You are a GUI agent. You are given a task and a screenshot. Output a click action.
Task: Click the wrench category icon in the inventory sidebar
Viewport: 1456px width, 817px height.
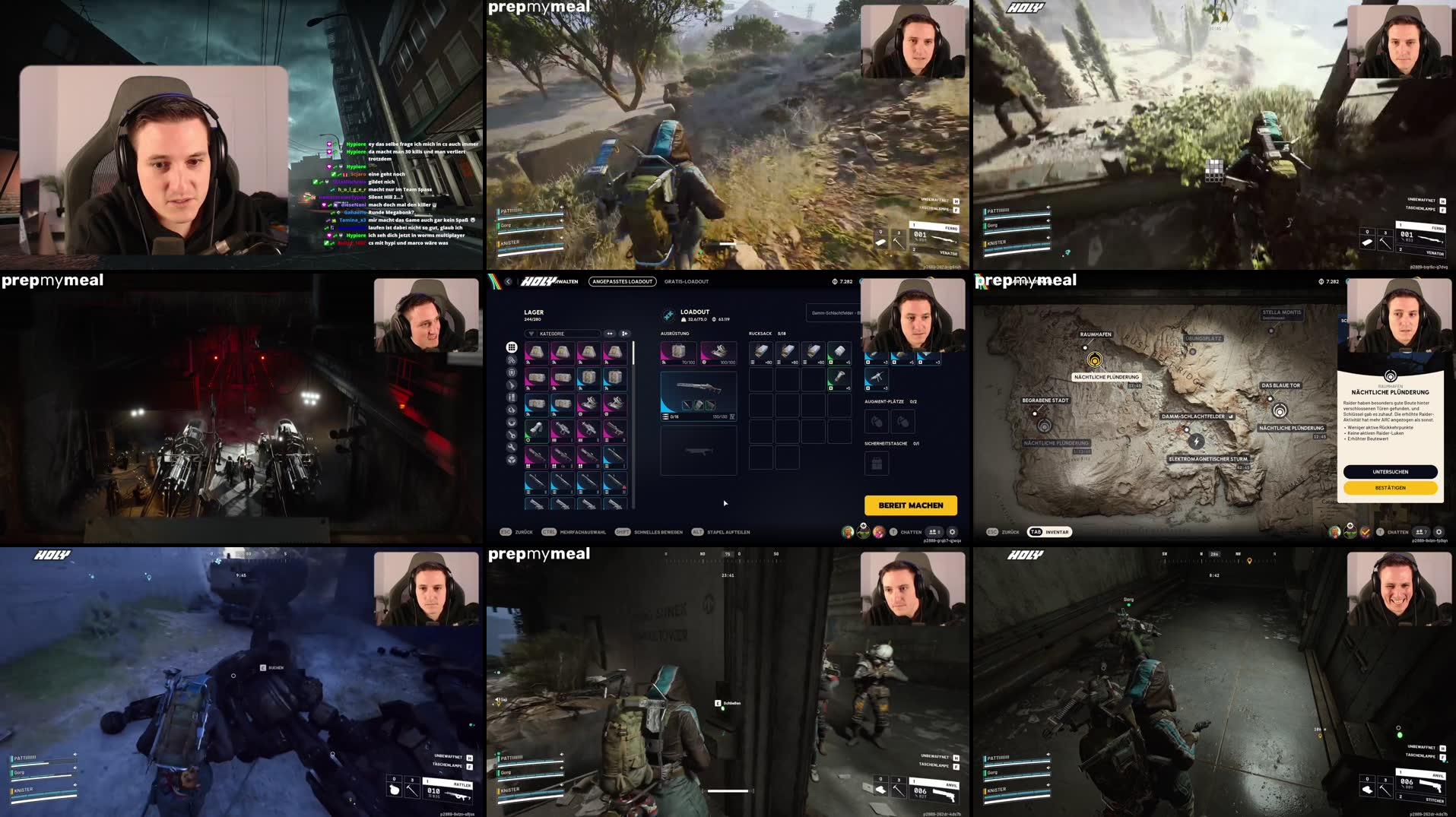(510, 446)
